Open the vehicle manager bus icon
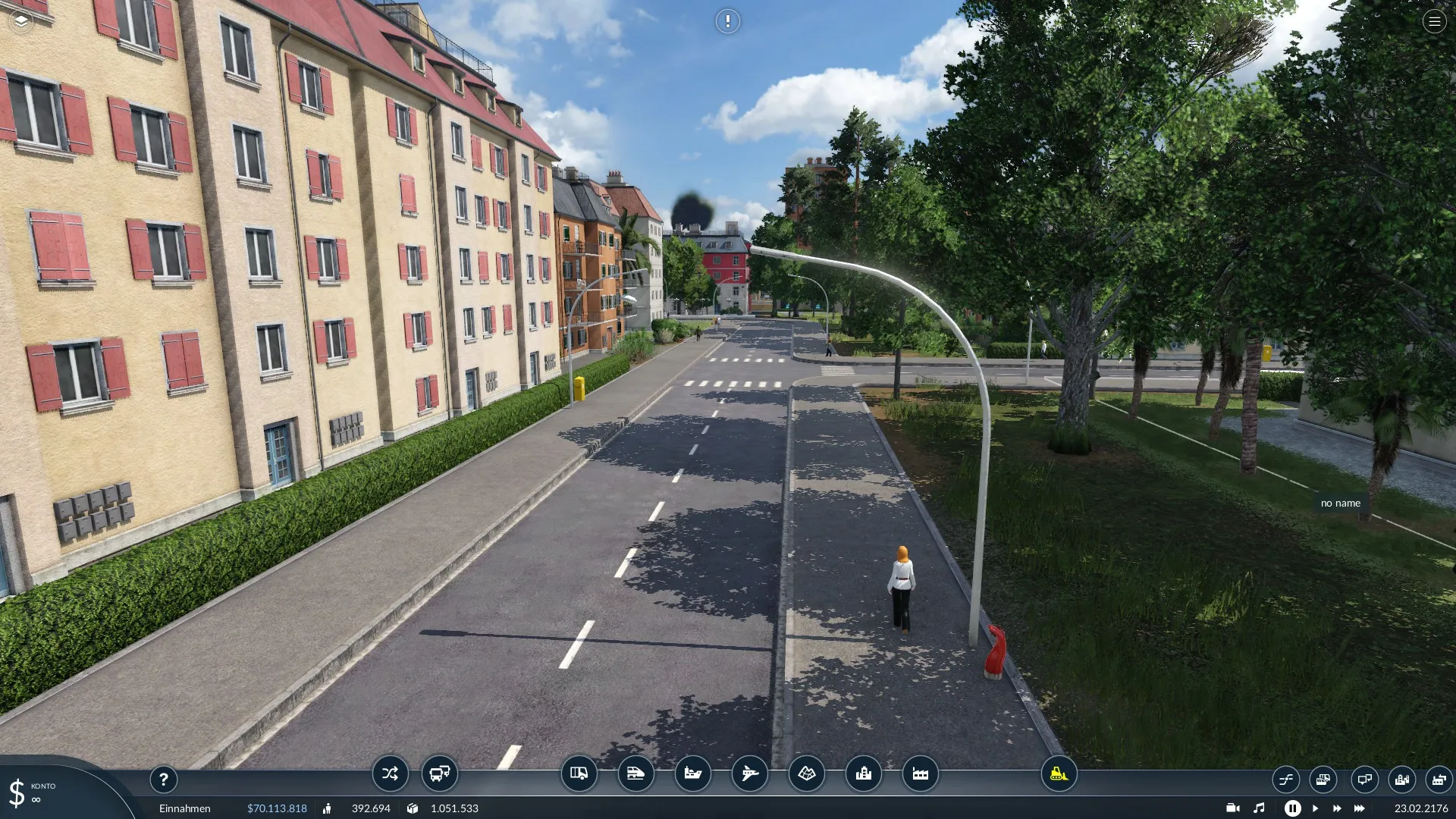This screenshot has width=1456, height=819. (x=439, y=773)
